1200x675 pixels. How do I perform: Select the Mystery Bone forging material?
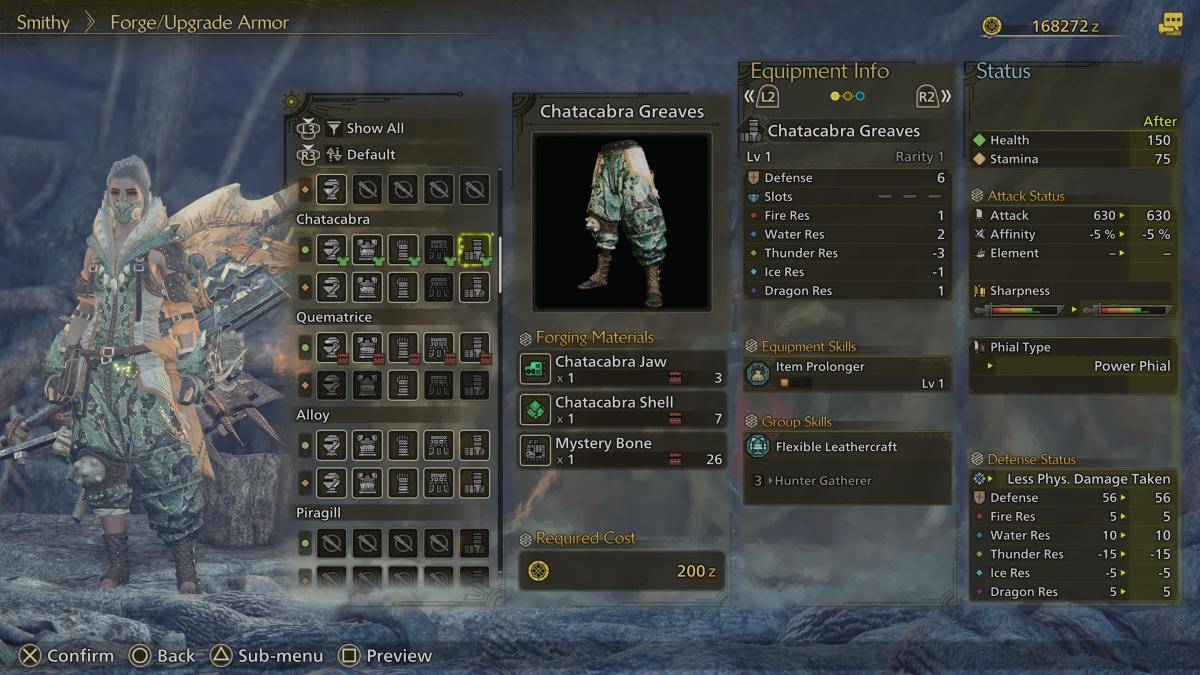(621, 451)
